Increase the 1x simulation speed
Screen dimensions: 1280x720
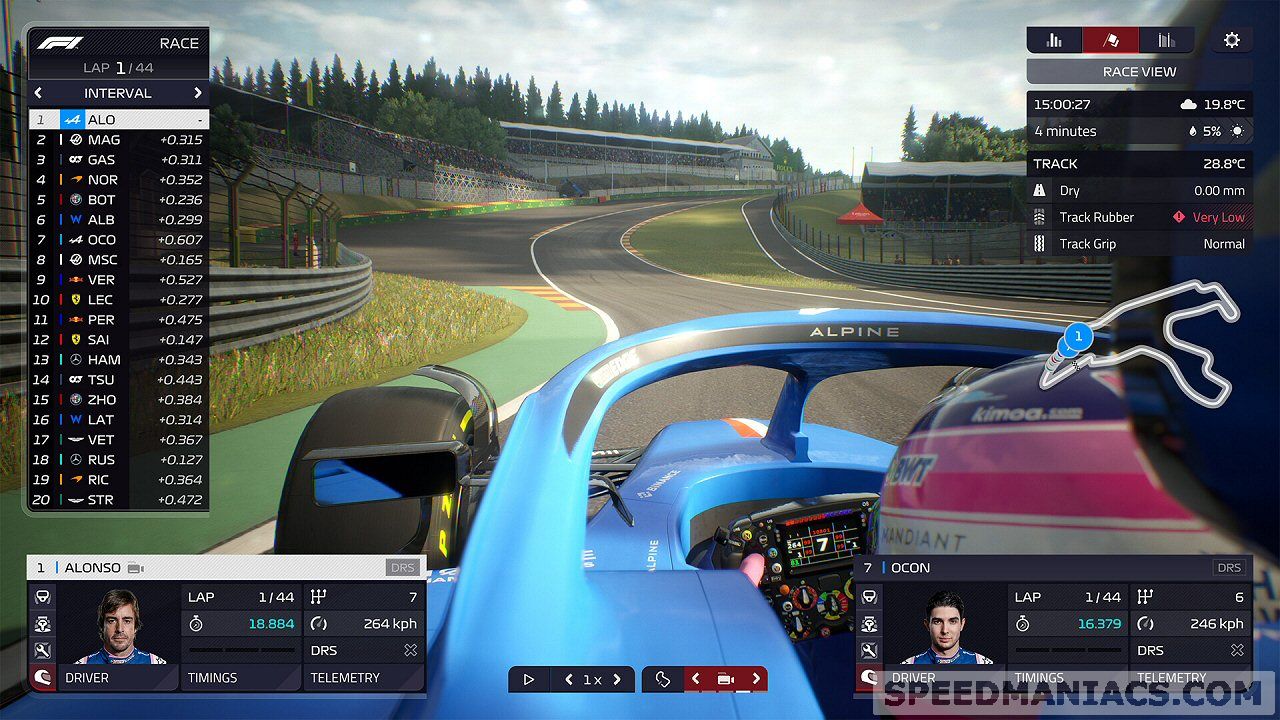617,680
